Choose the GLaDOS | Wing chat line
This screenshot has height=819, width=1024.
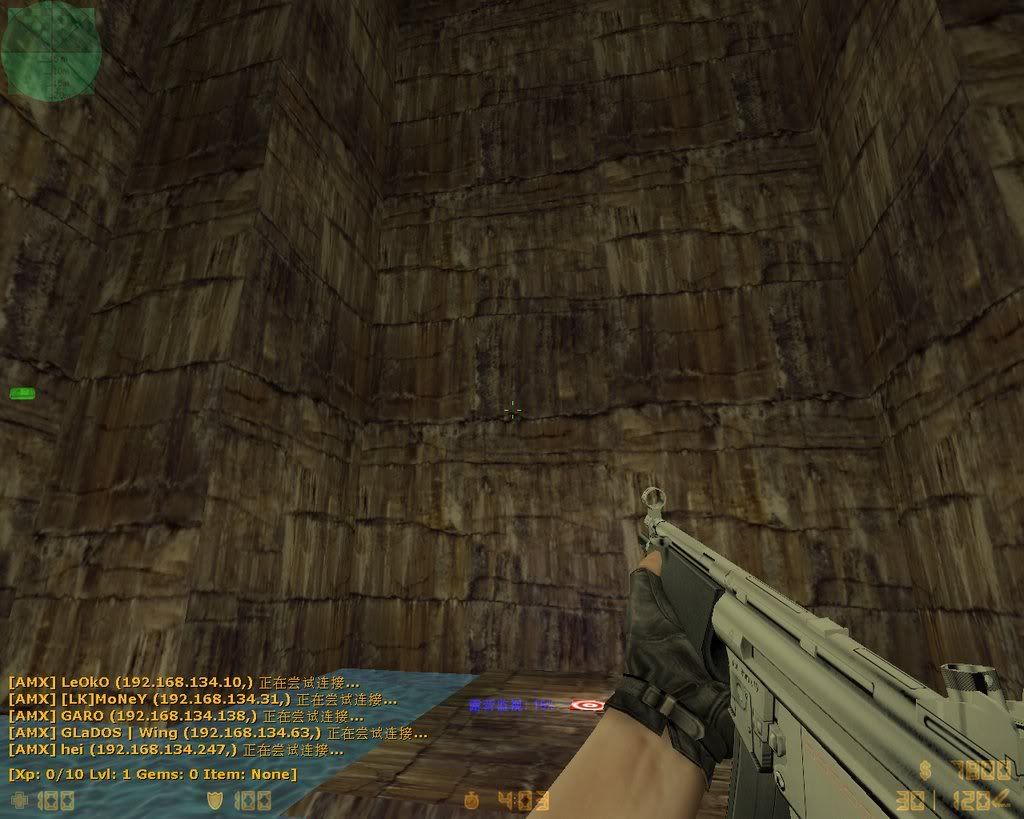click(x=217, y=733)
